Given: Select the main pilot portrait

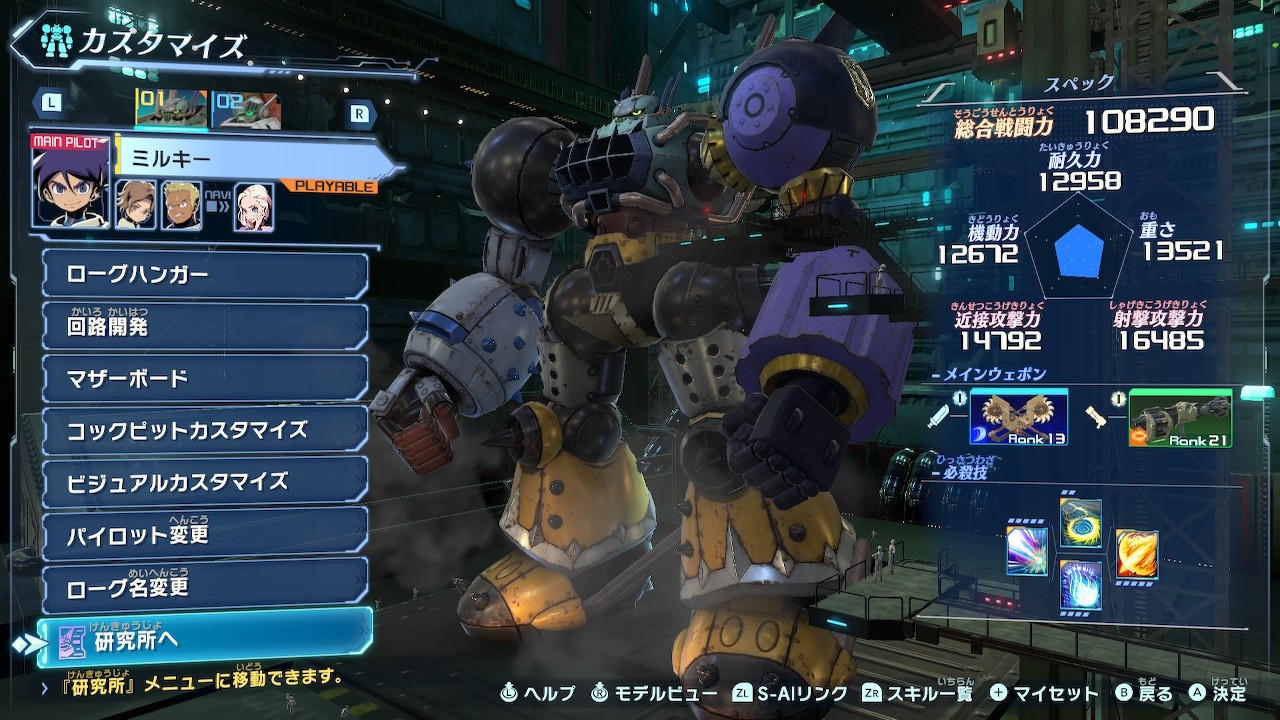Looking at the screenshot, I should (70, 183).
